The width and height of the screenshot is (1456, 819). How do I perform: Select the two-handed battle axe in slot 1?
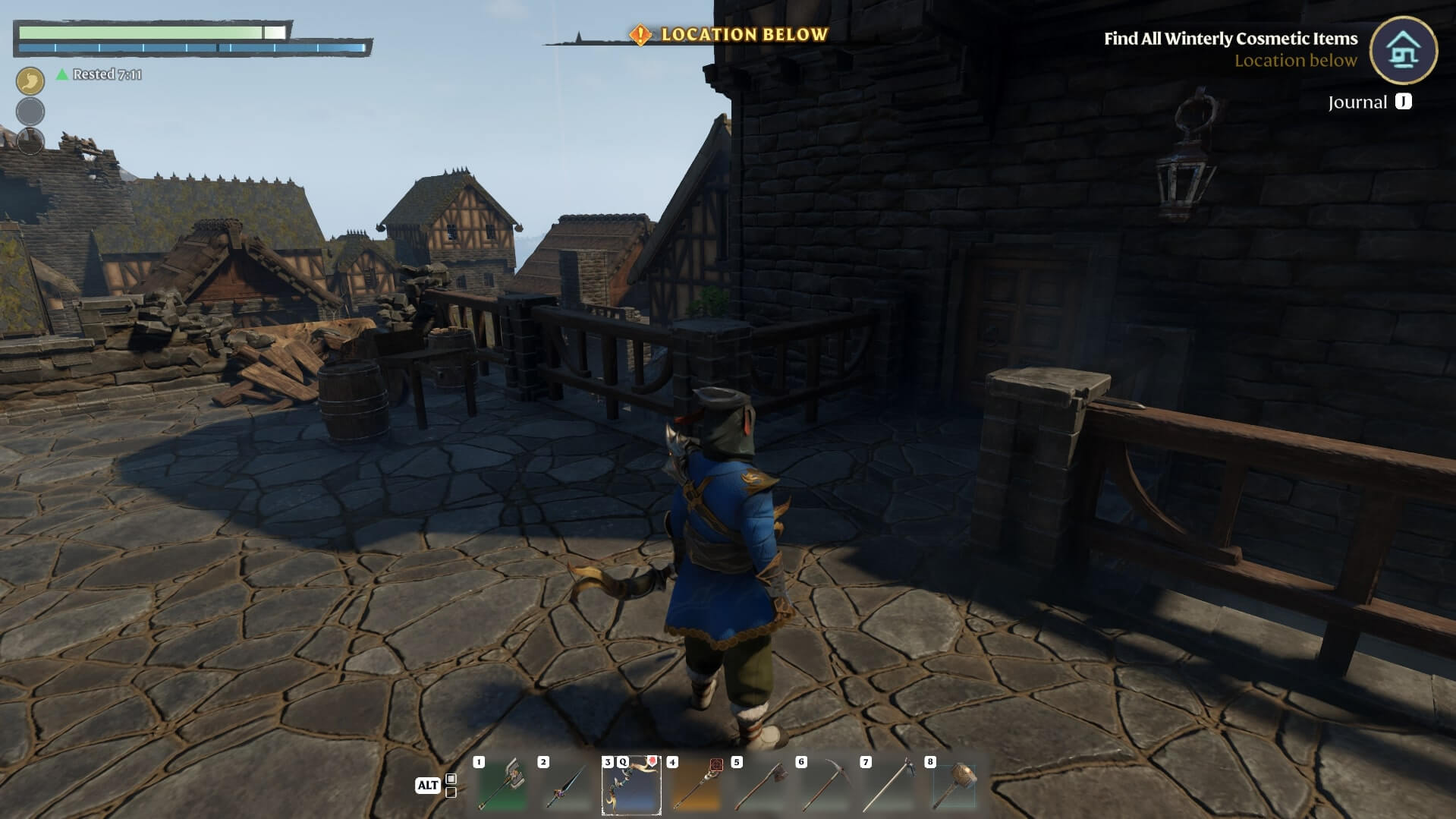click(x=502, y=785)
